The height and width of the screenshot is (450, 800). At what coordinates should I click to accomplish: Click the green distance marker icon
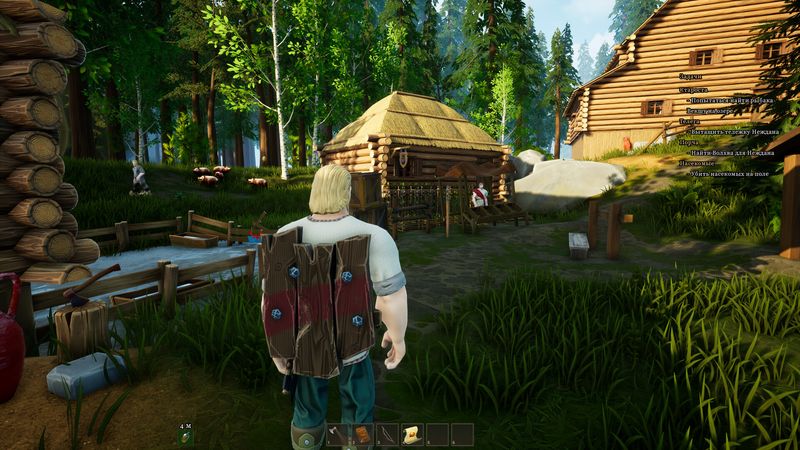[x=184, y=437]
